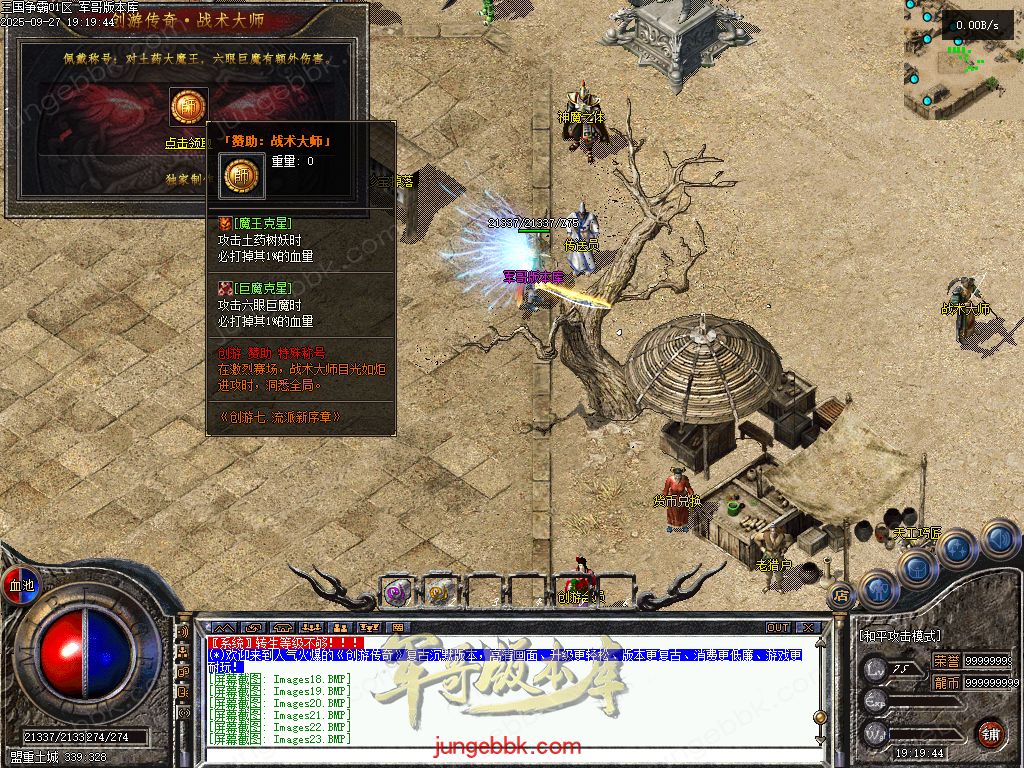Click the 转生等级不够 system message line

pos(285,642)
